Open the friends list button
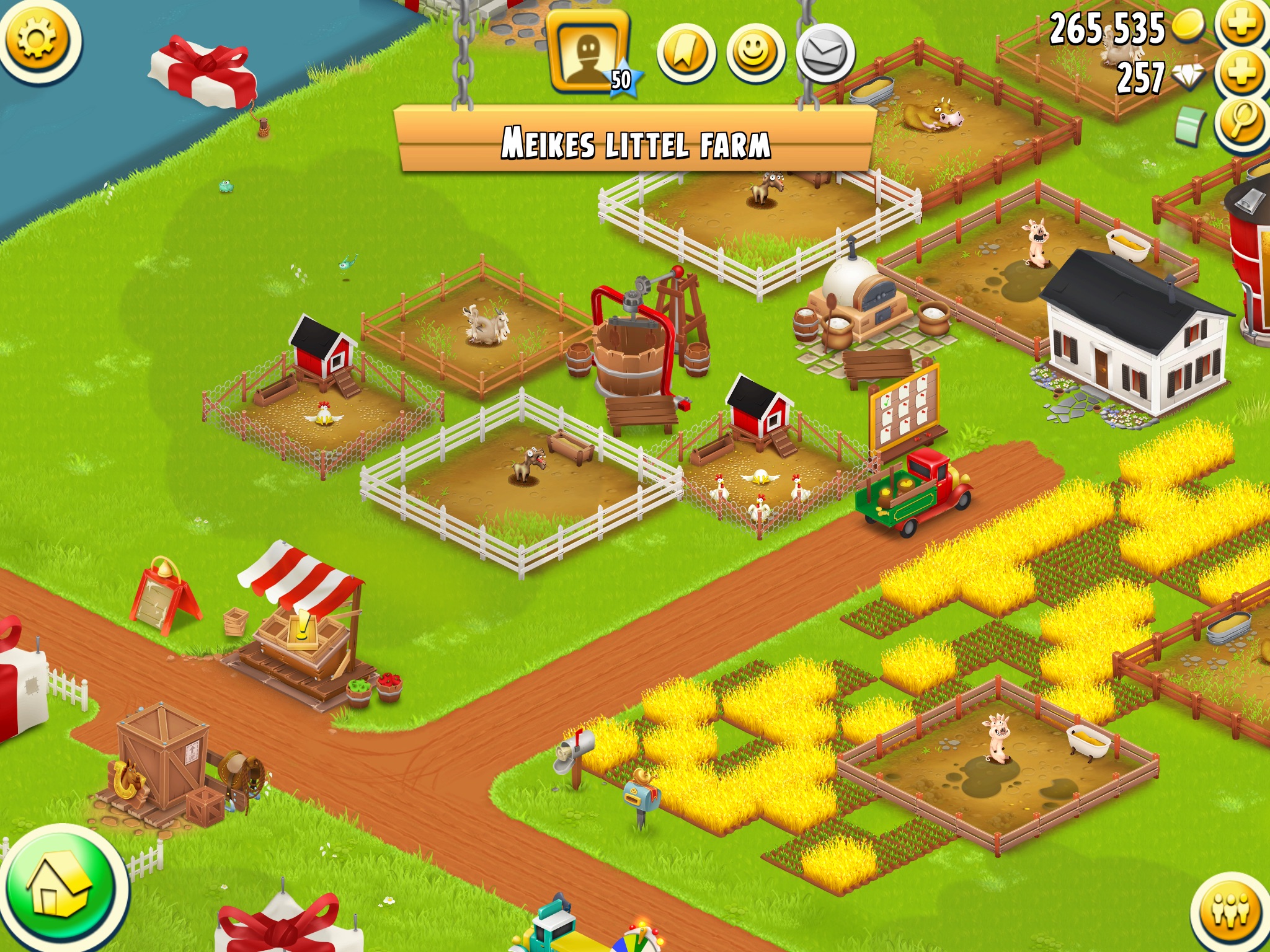This screenshot has height=952, width=1270. click(x=1231, y=912)
